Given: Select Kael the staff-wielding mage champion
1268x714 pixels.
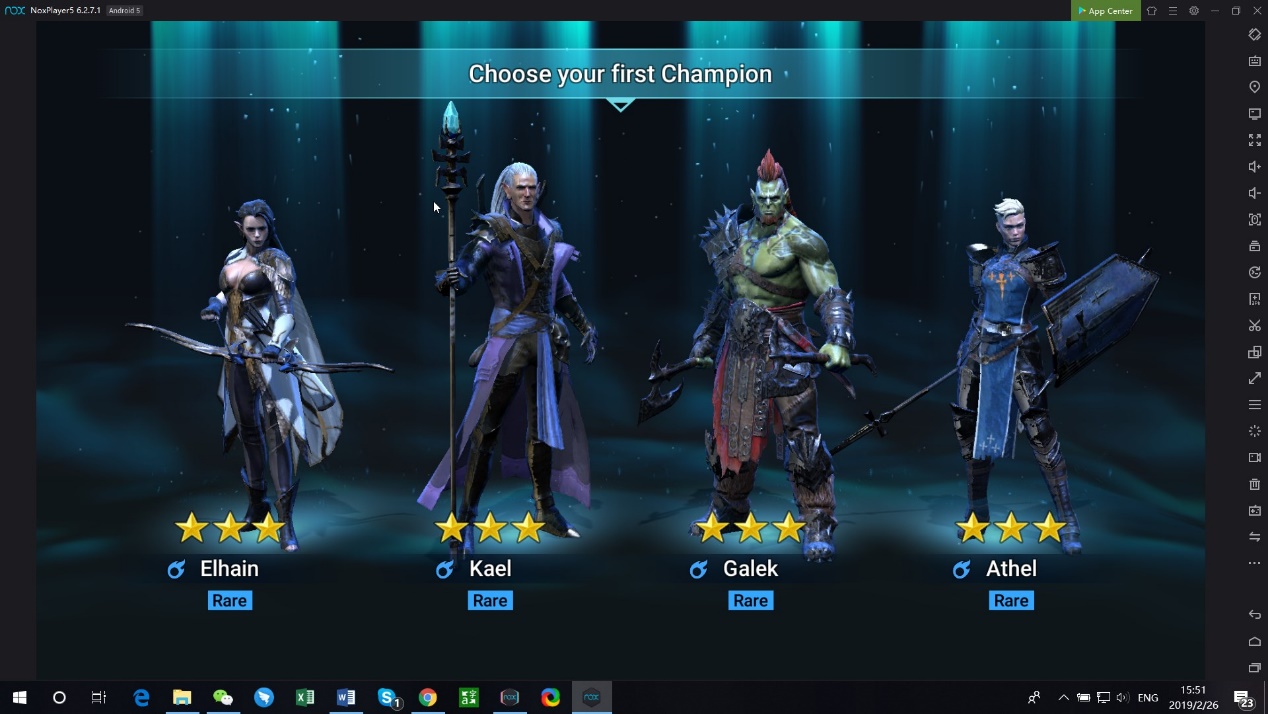Looking at the screenshot, I should (510, 360).
